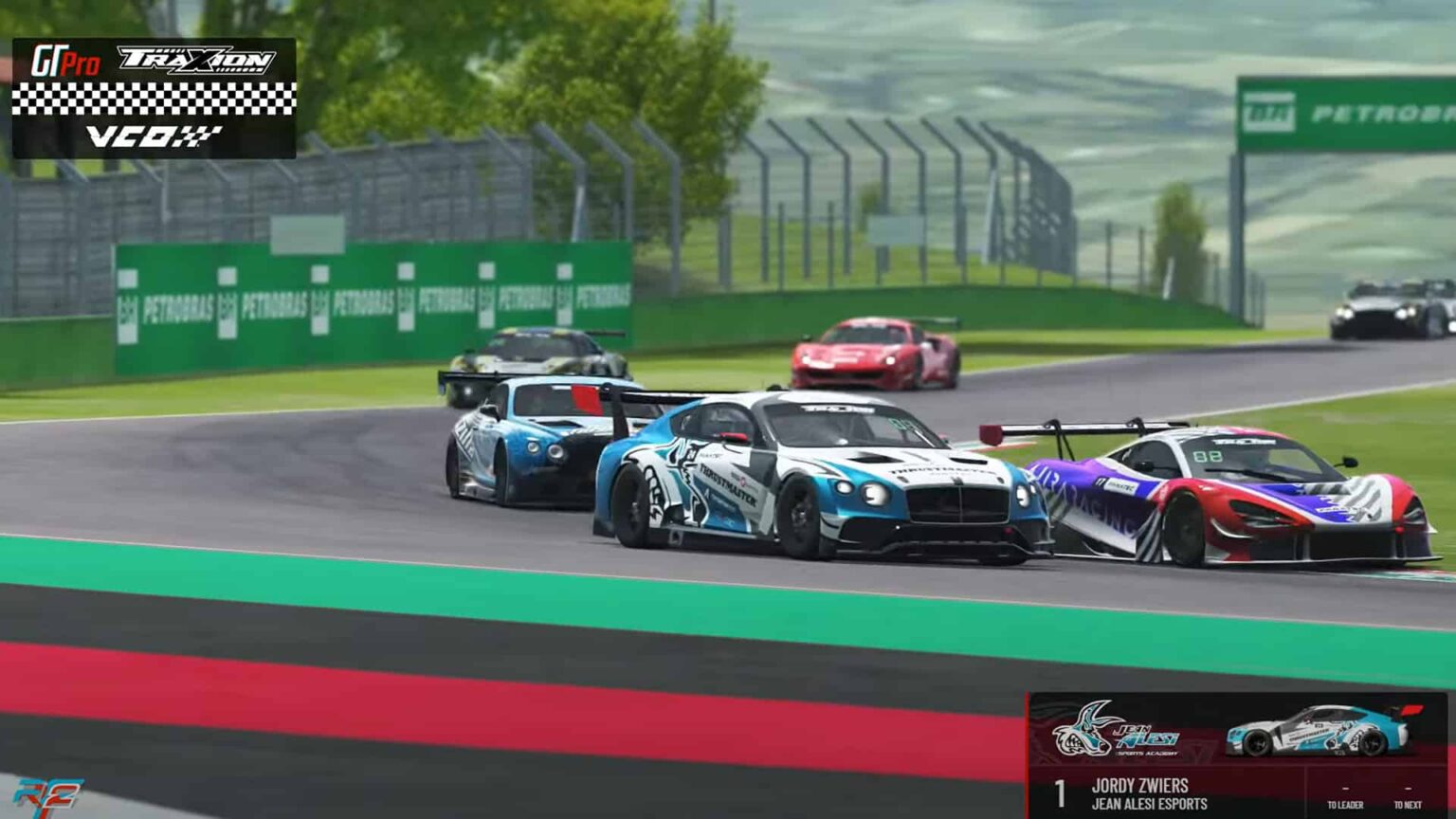The height and width of the screenshot is (819, 1456).
Task: Select the dash placeholder above TO NEXT
Action: tap(1409, 788)
